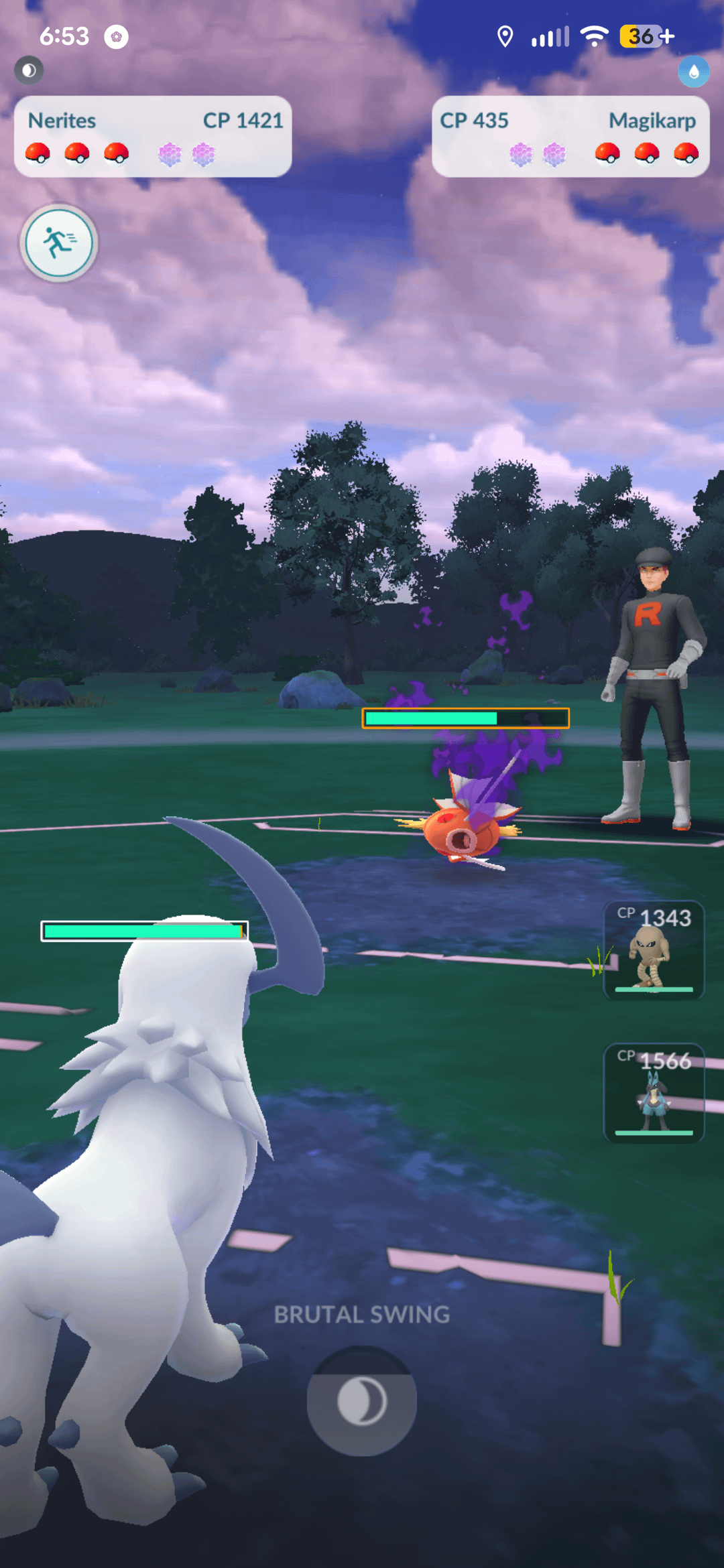Image resolution: width=724 pixels, height=1568 pixels.
Task: Switch to the CP 1343 Hitmonlee
Action: (x=654, y=951)
